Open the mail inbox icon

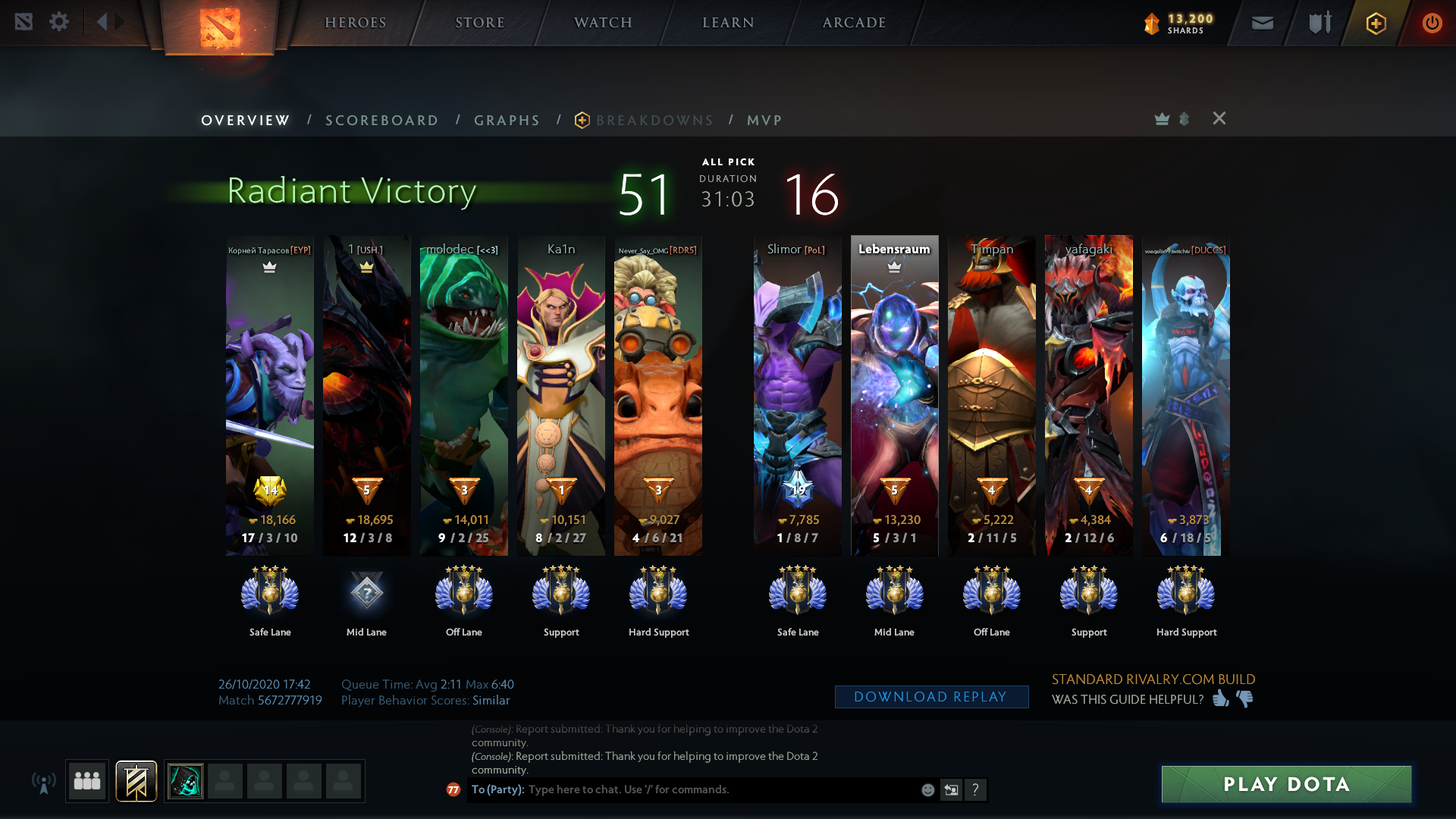(1262, 24)
